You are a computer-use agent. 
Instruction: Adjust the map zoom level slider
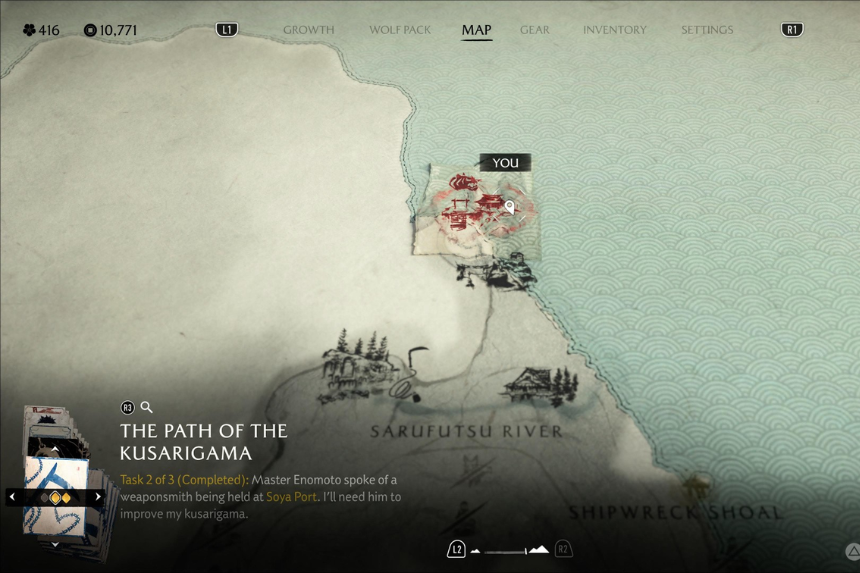tap(510, 550)
